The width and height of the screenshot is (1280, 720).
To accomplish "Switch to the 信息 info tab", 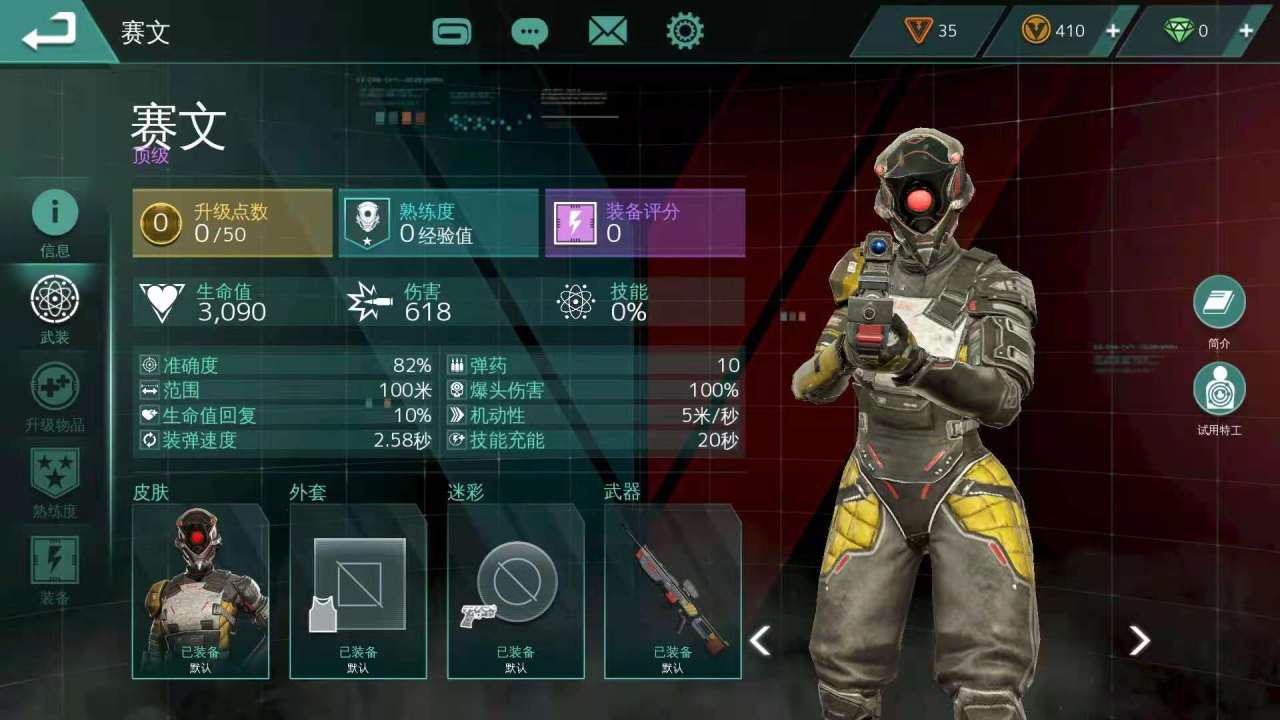I will 55,220.
